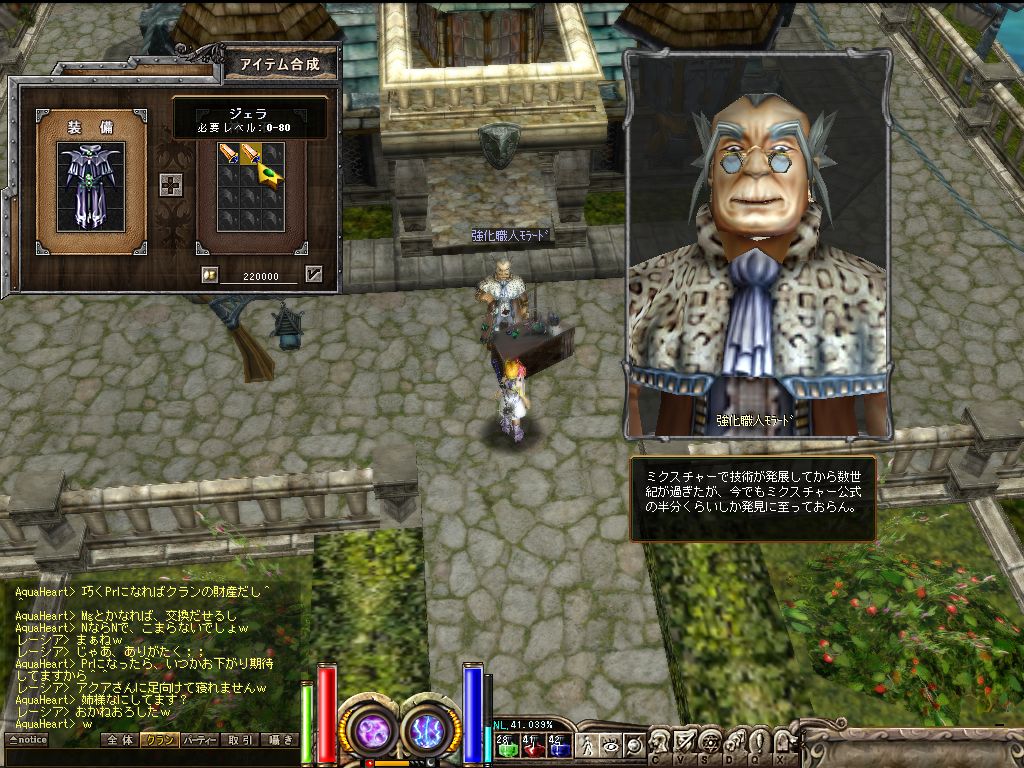
Task: Open the quest menu icon labeled Q
Action: pyautogui.click(x=757, y=743)
